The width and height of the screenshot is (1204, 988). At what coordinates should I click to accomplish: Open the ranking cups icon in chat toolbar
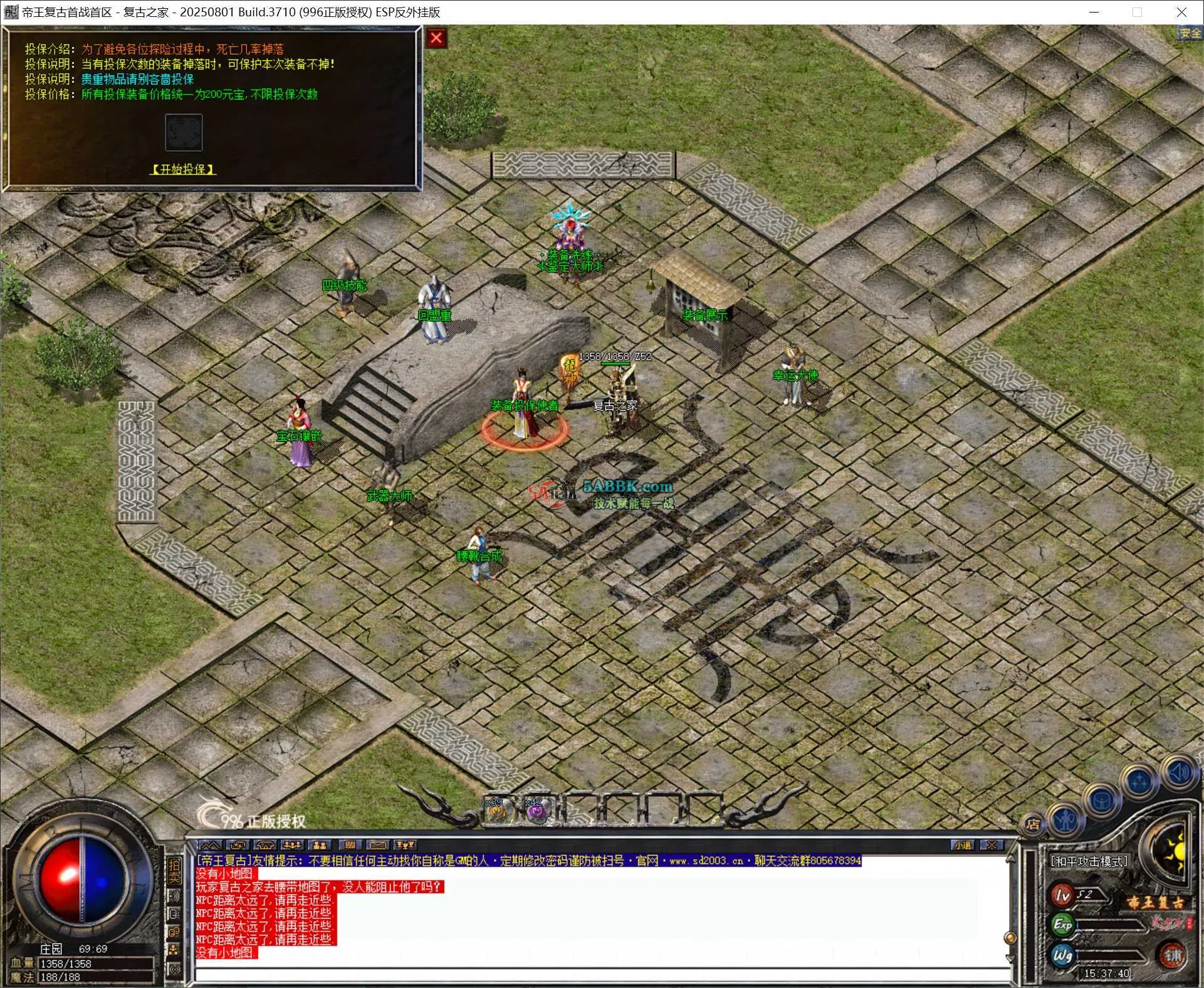[x=406, y=844]
